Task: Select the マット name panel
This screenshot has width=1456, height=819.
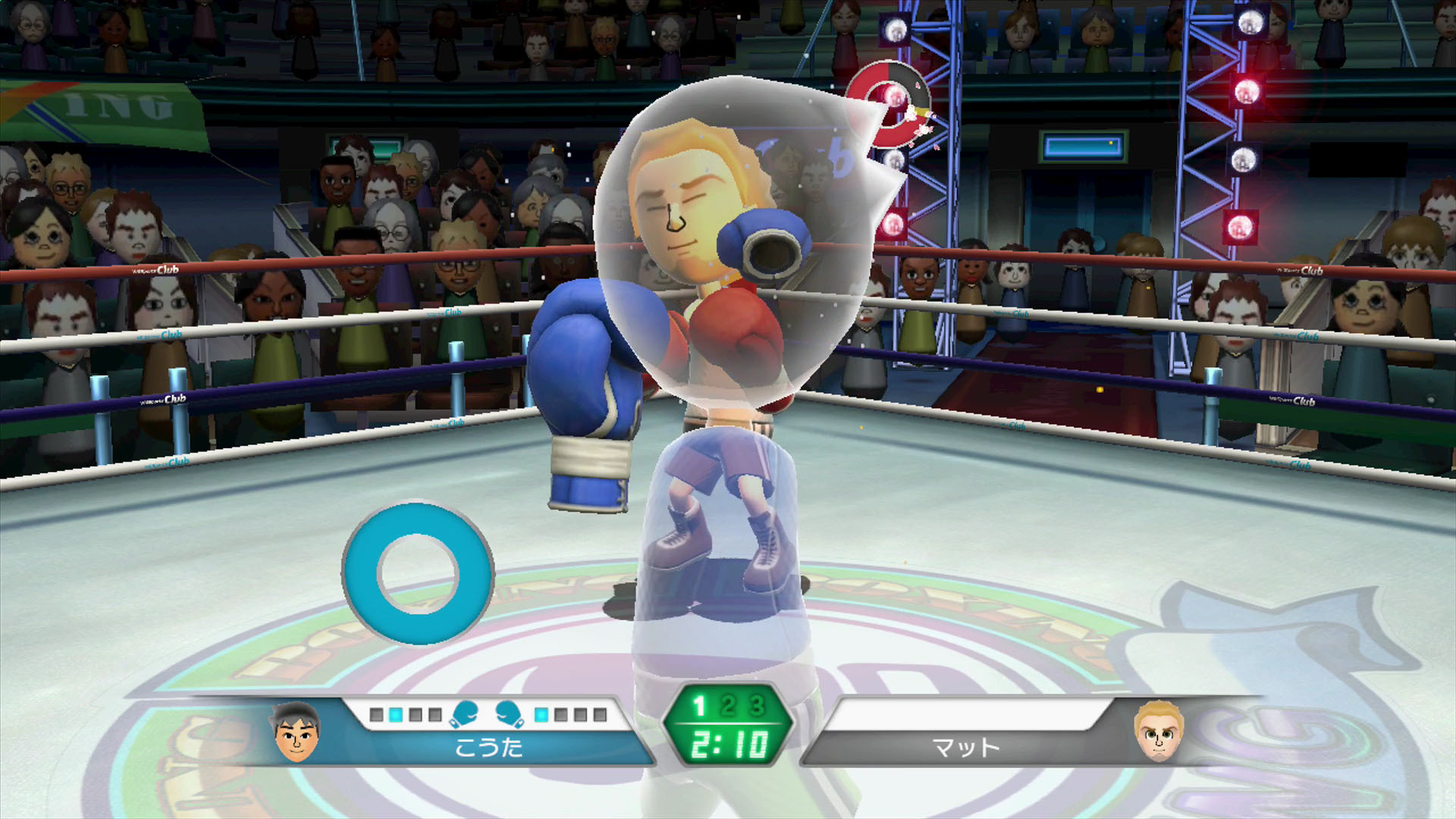Action: 965,748
